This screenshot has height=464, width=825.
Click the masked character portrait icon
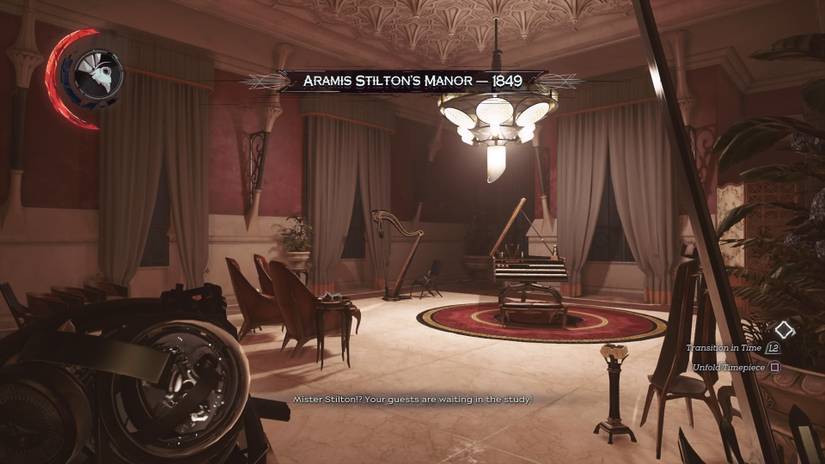pyautogui.click(x=97, y=70)
